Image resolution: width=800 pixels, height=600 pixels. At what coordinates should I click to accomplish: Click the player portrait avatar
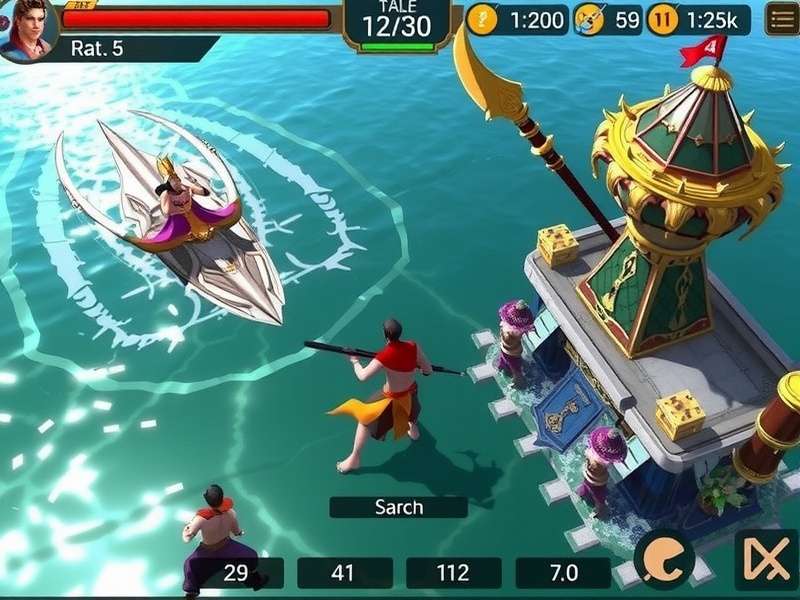click(x=28, y=28)
